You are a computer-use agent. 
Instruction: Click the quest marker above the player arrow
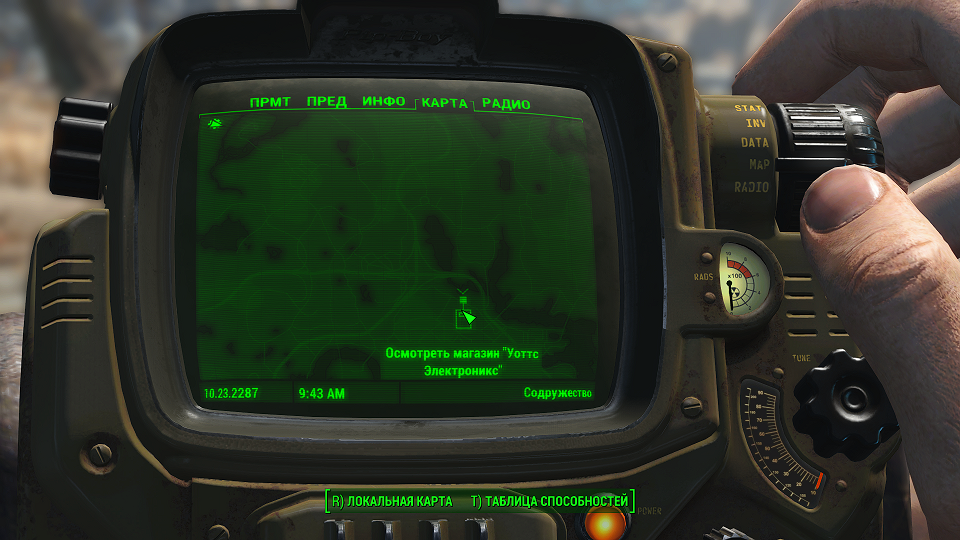tap(462, 296)
